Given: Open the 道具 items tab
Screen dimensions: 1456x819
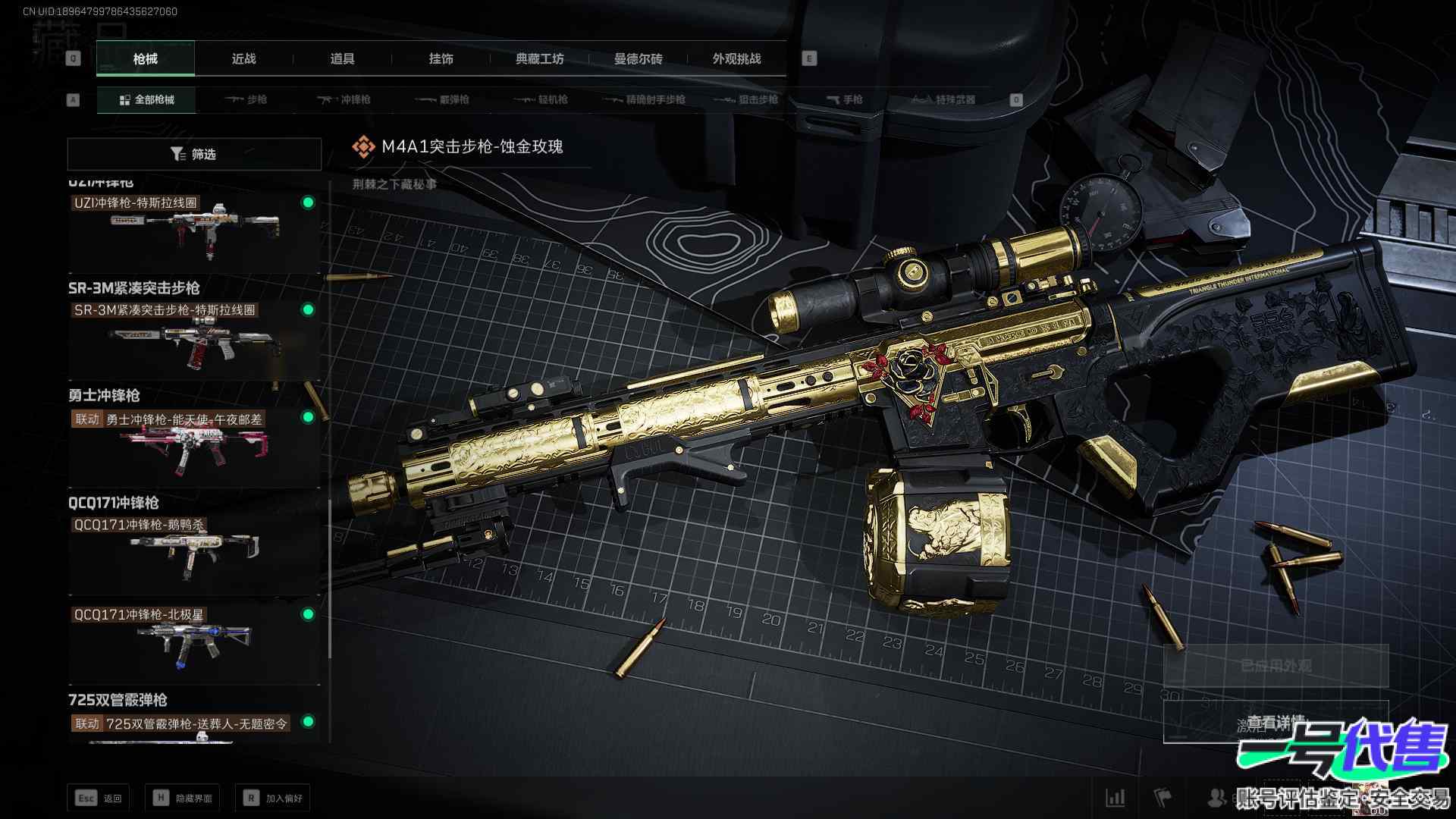Looking at the screenshot, I should [x=342, y=59].
